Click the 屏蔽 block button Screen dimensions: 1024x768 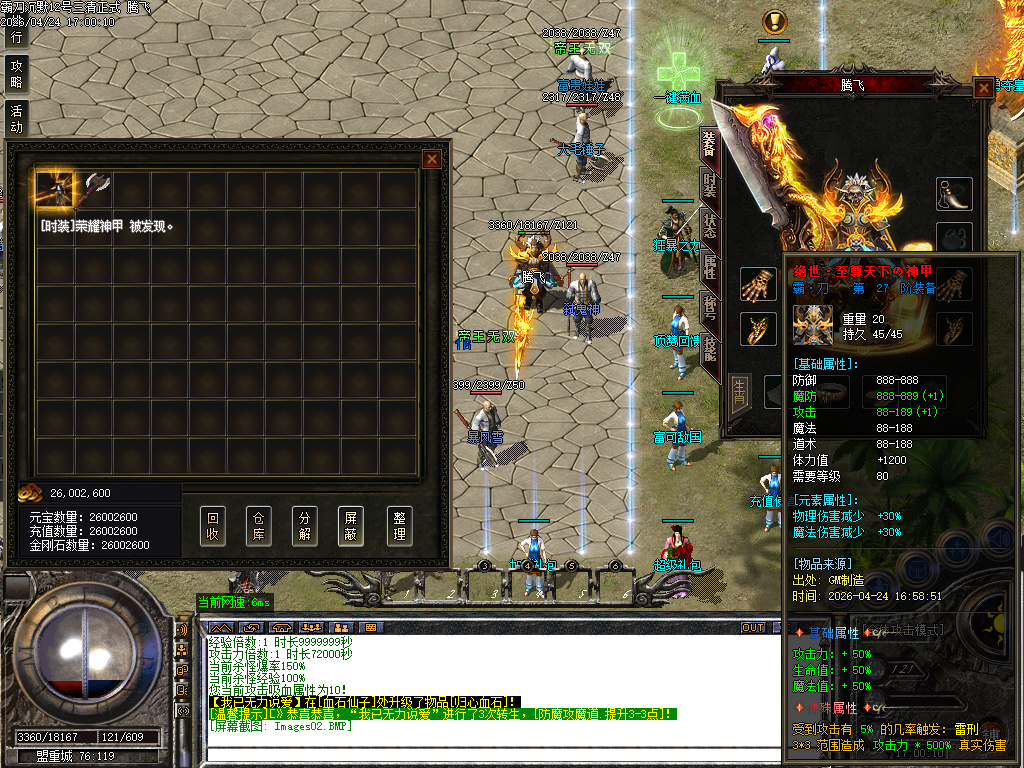click(352, 526)
